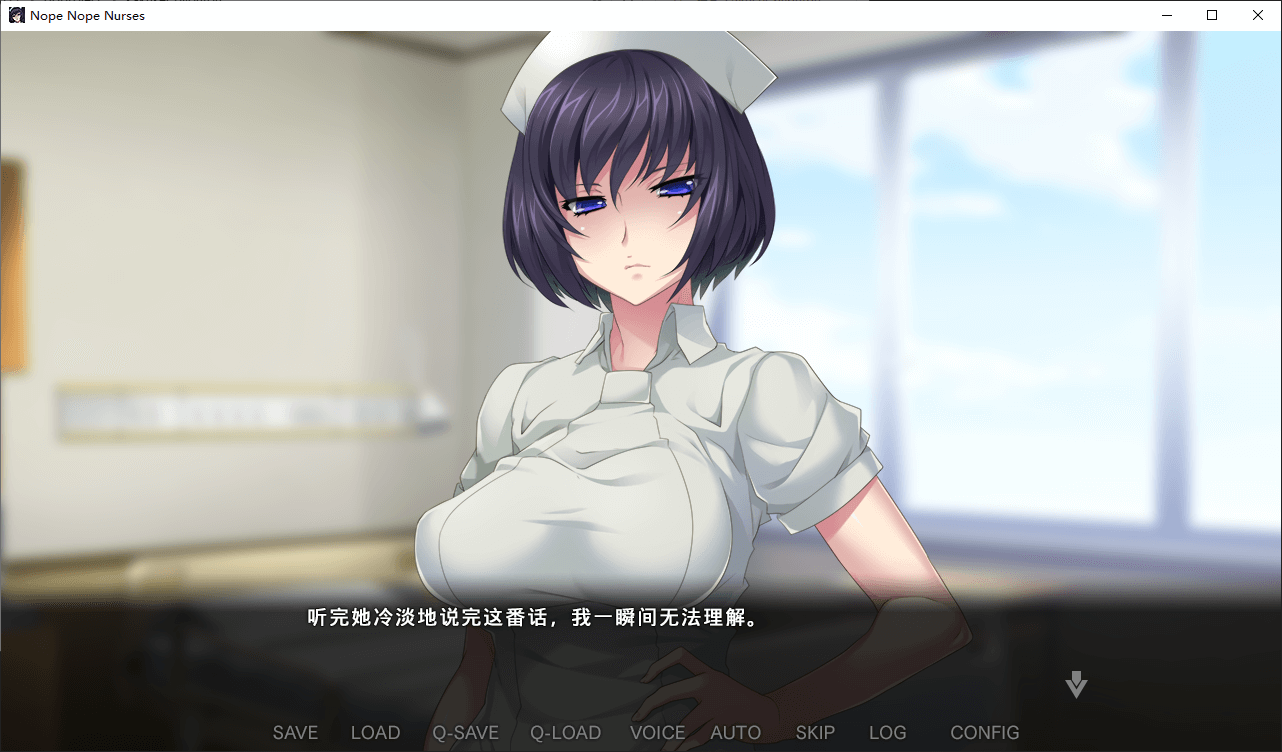This screenshot has height=752, width=1282.
Task: Toggle AUTO text advance mode
Action: tap(735, 733)
